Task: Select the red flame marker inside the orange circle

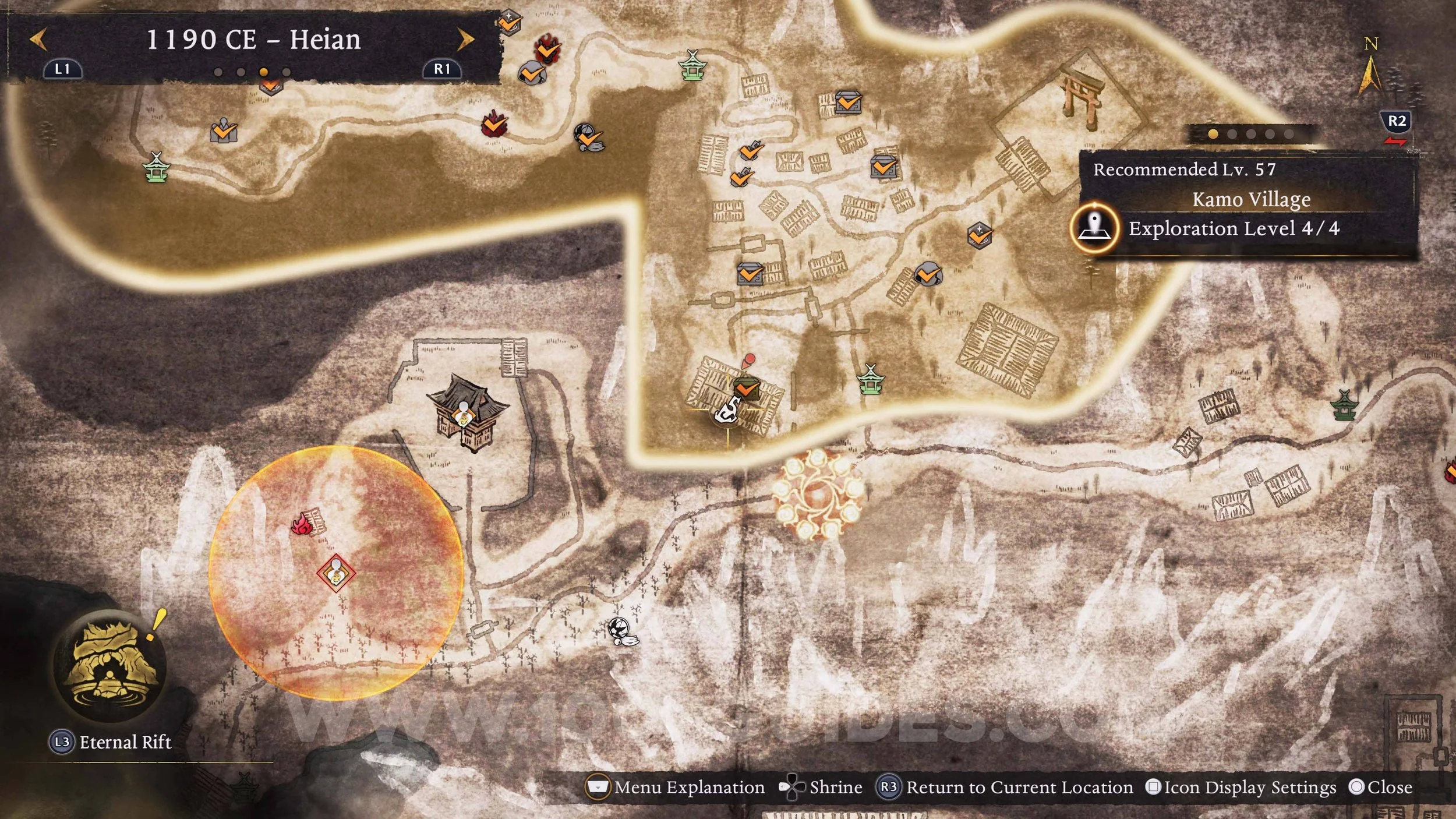Action: click(302, 524)
